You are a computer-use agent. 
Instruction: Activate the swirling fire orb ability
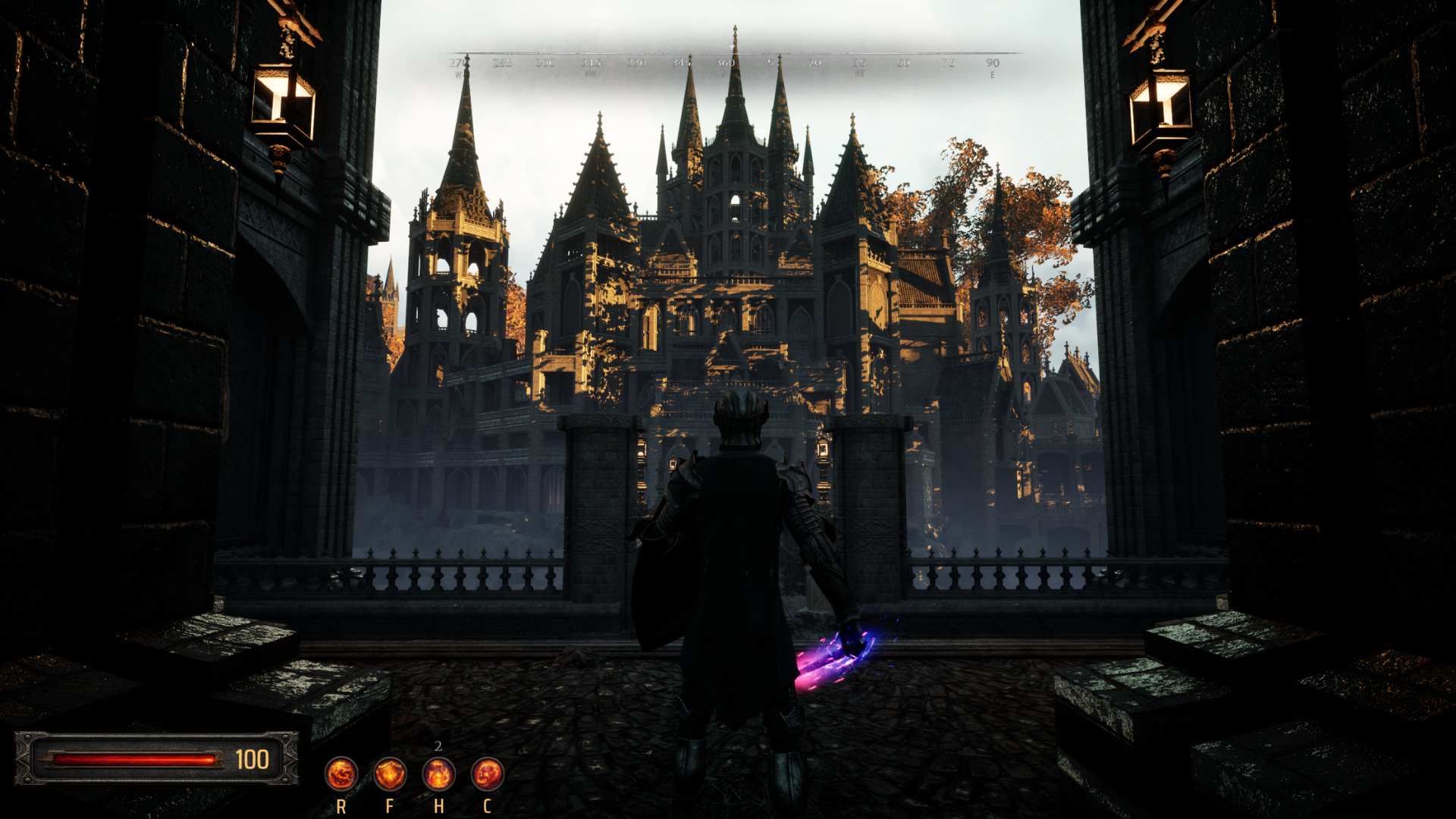point(341,774)
